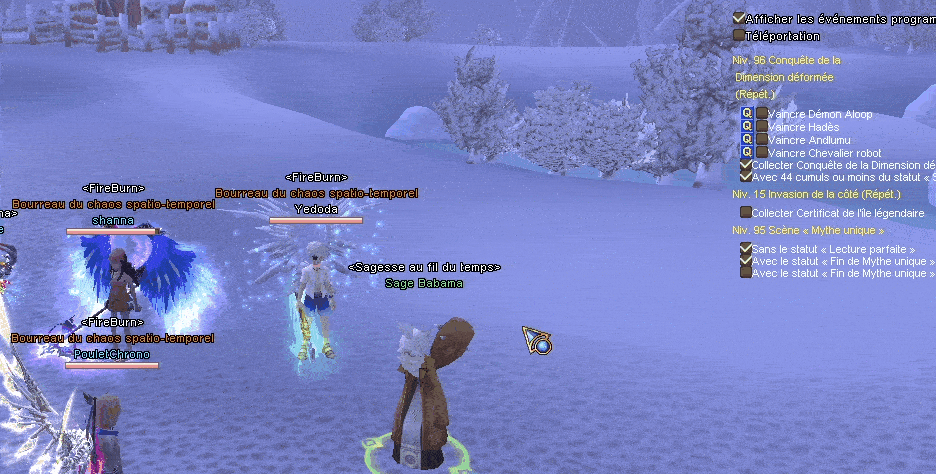The height and width of the screenshot is (474, 936).
Task: Activate the Q icon for Vaincre Chevalier robot
Action: click(x=747, y=153)
